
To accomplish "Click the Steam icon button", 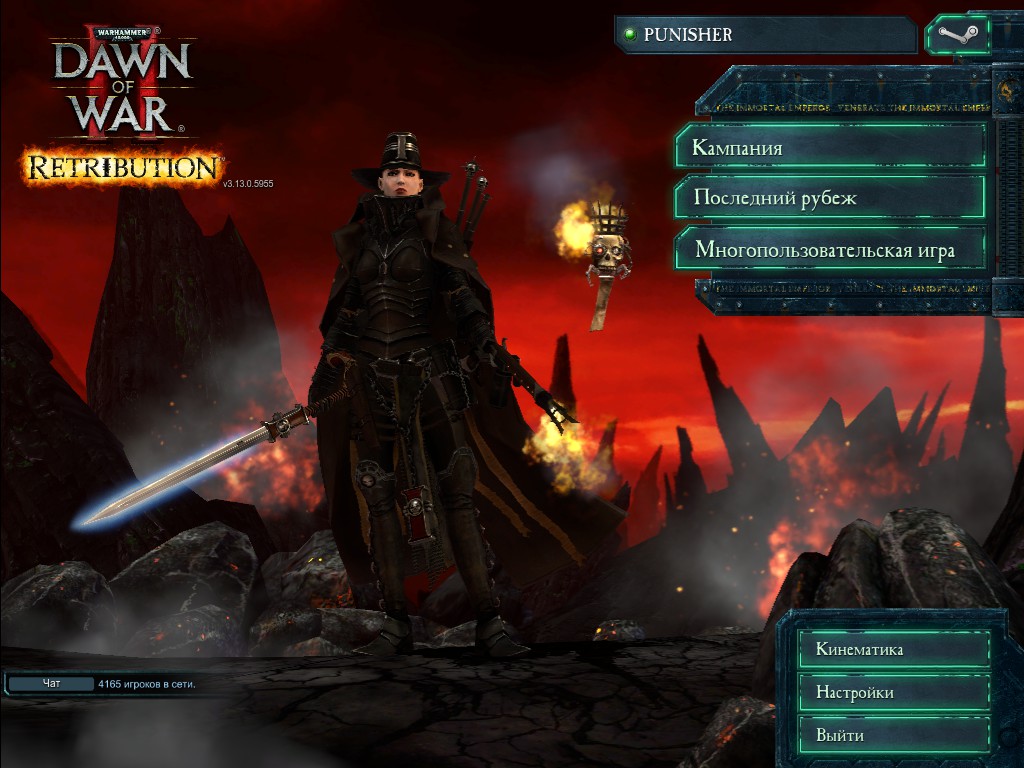I will click(x=957, y=35).
